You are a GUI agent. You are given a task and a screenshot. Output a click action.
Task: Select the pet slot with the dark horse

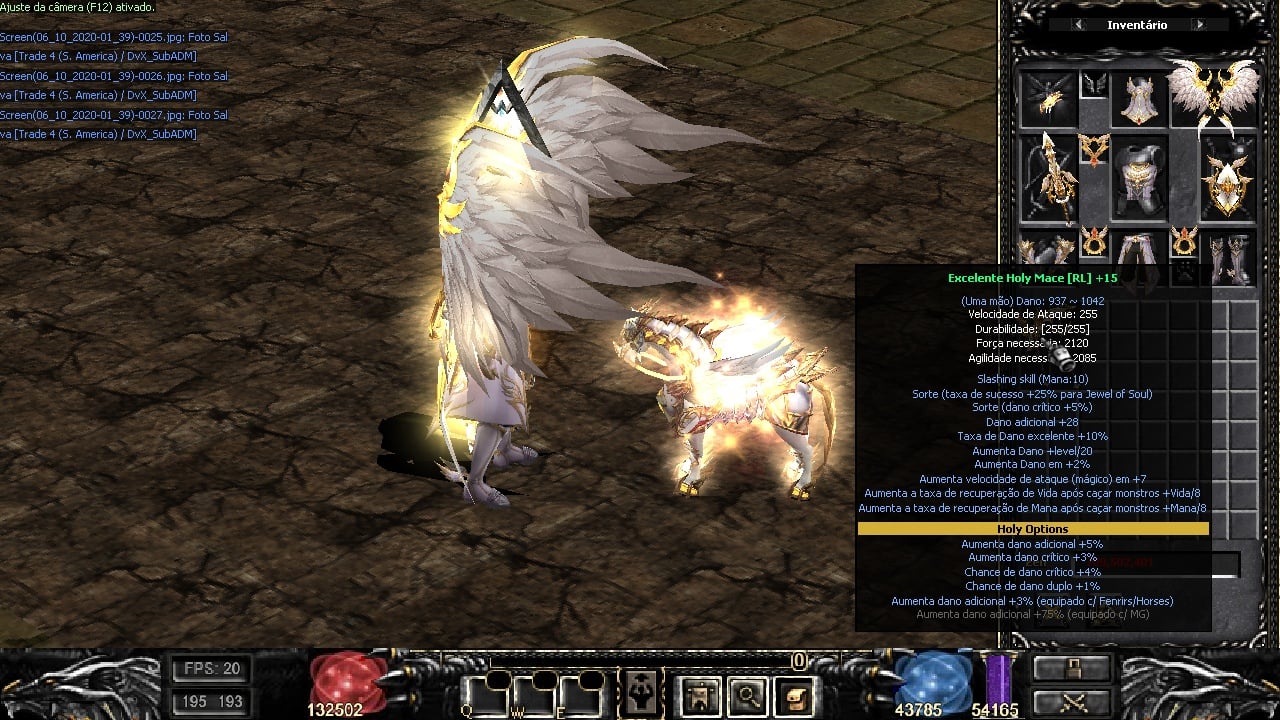point(1048,100)
